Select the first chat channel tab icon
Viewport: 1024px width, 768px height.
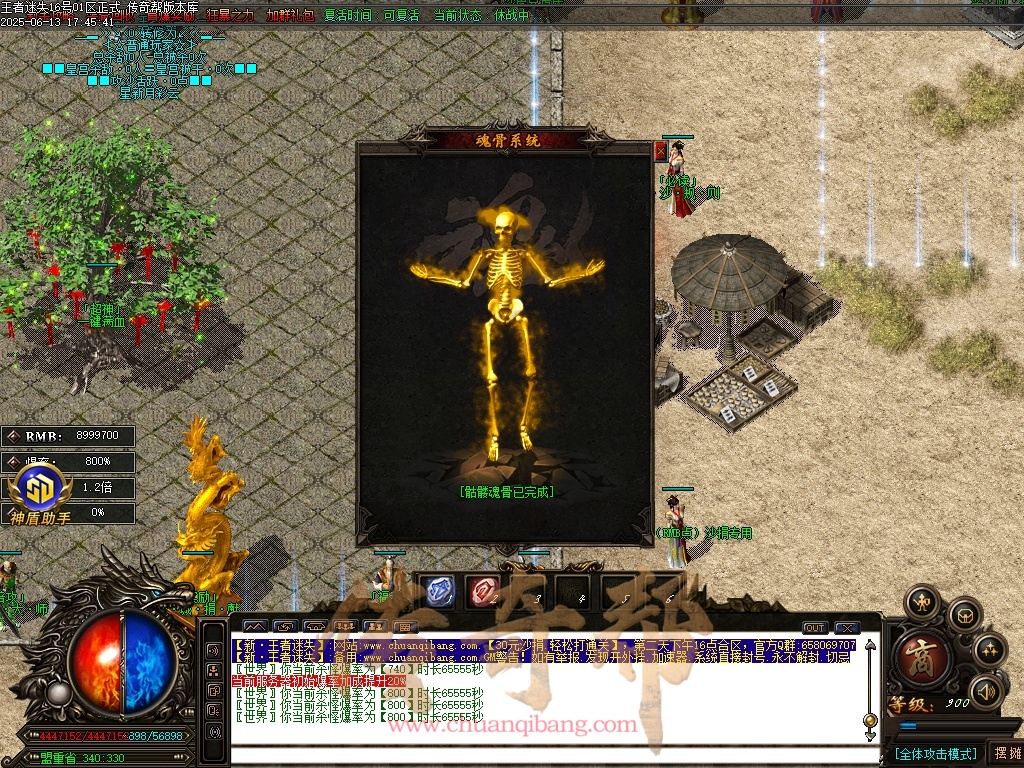pos(256,627)
